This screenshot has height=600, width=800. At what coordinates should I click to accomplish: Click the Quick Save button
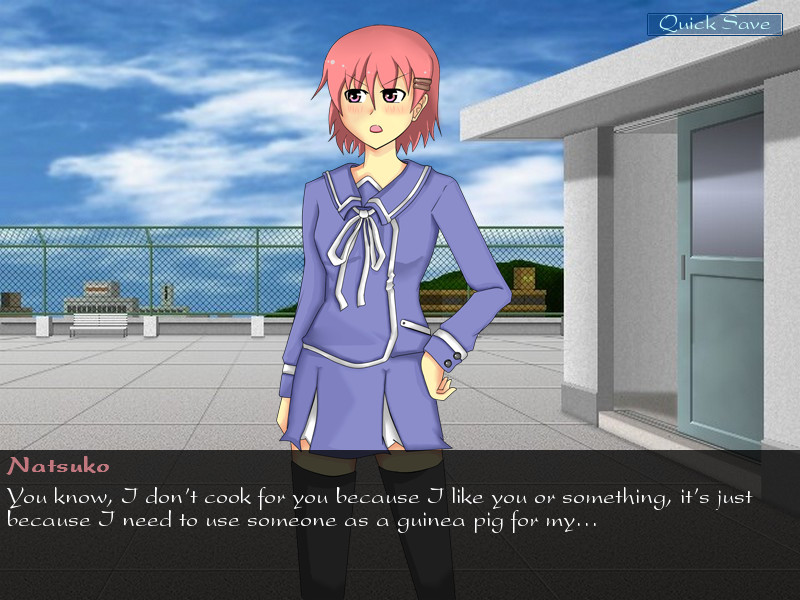[x=714, y=24]
